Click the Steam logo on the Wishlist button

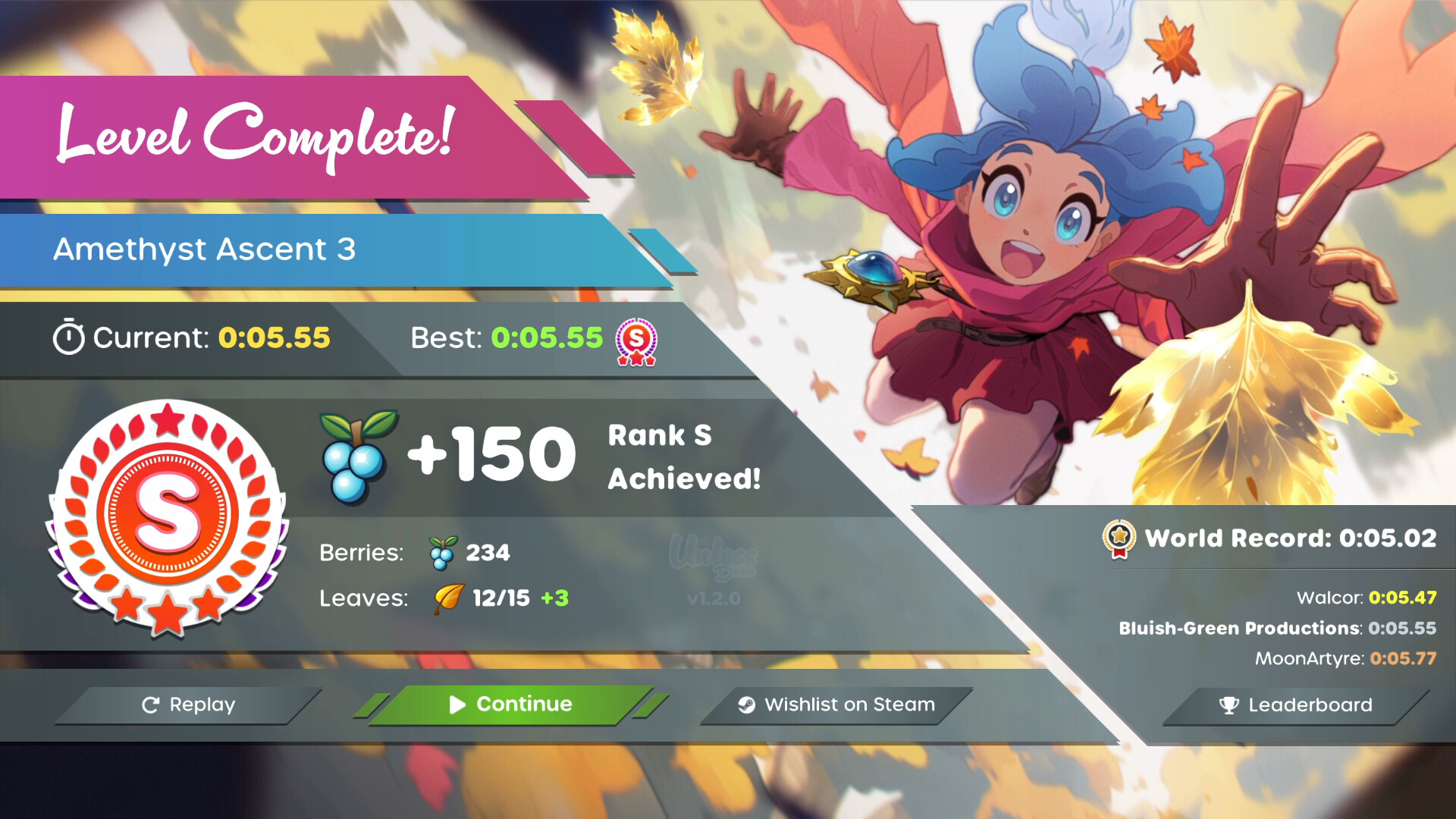point(747,704)
